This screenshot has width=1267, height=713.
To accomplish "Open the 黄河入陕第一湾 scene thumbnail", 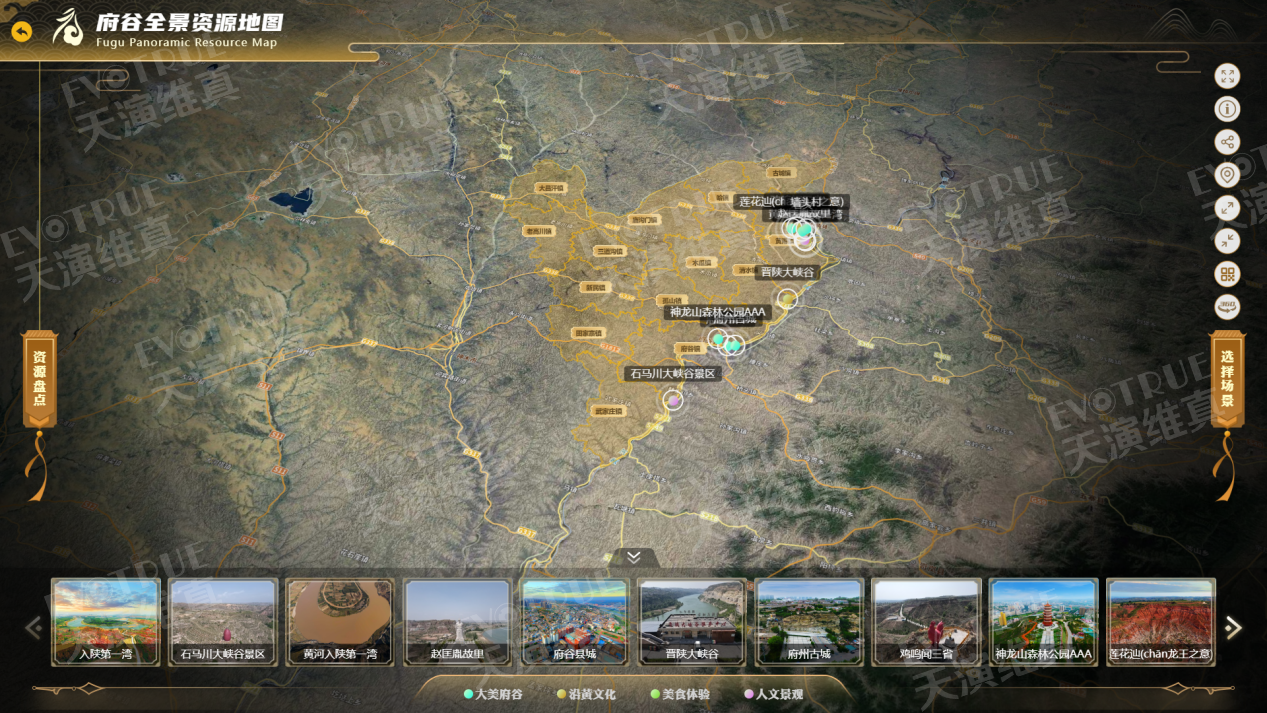I will pos(340,621).
